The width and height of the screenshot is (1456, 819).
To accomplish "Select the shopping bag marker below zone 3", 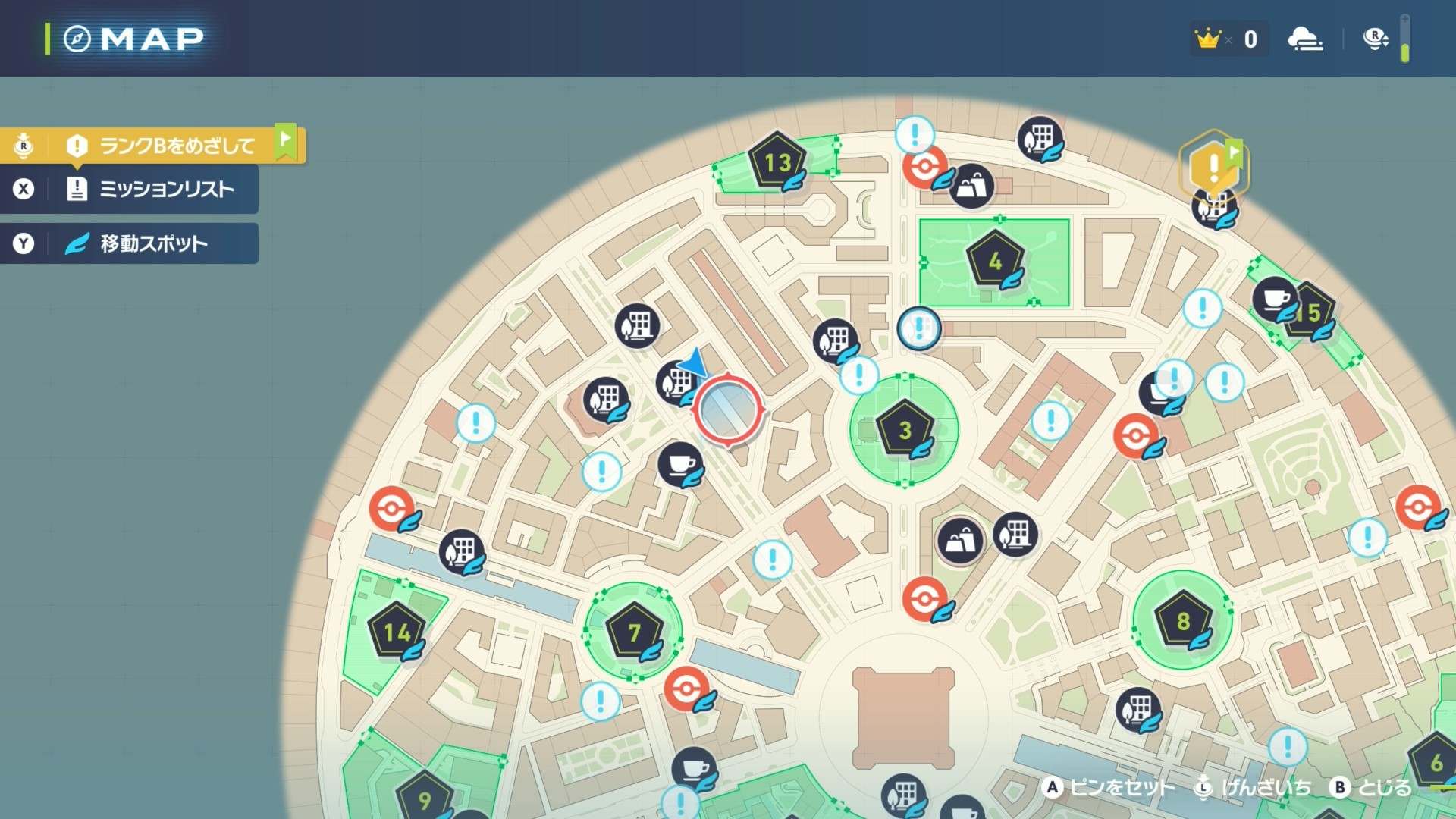I will coord(959,540).
